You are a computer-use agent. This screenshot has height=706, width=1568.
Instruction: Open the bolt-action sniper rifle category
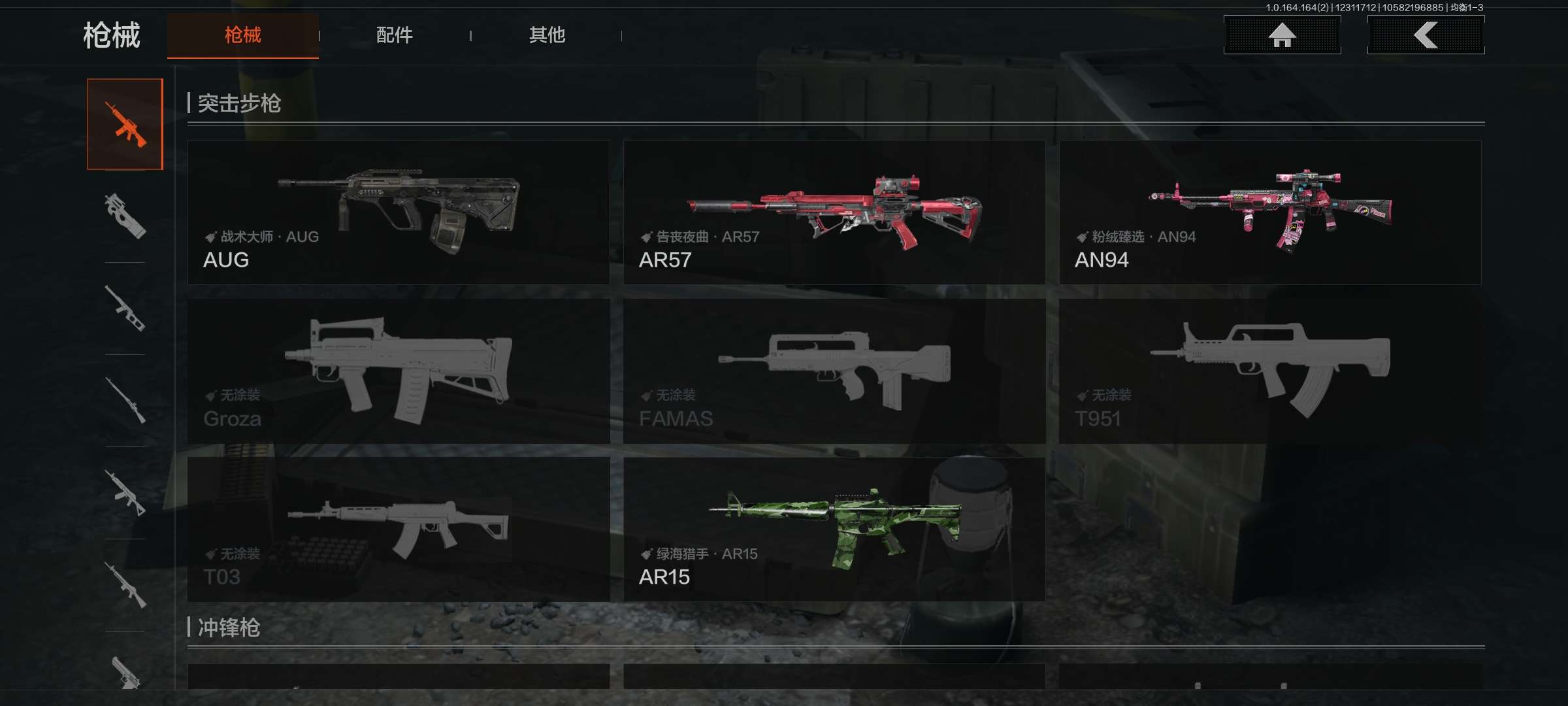tap(125, 401)
